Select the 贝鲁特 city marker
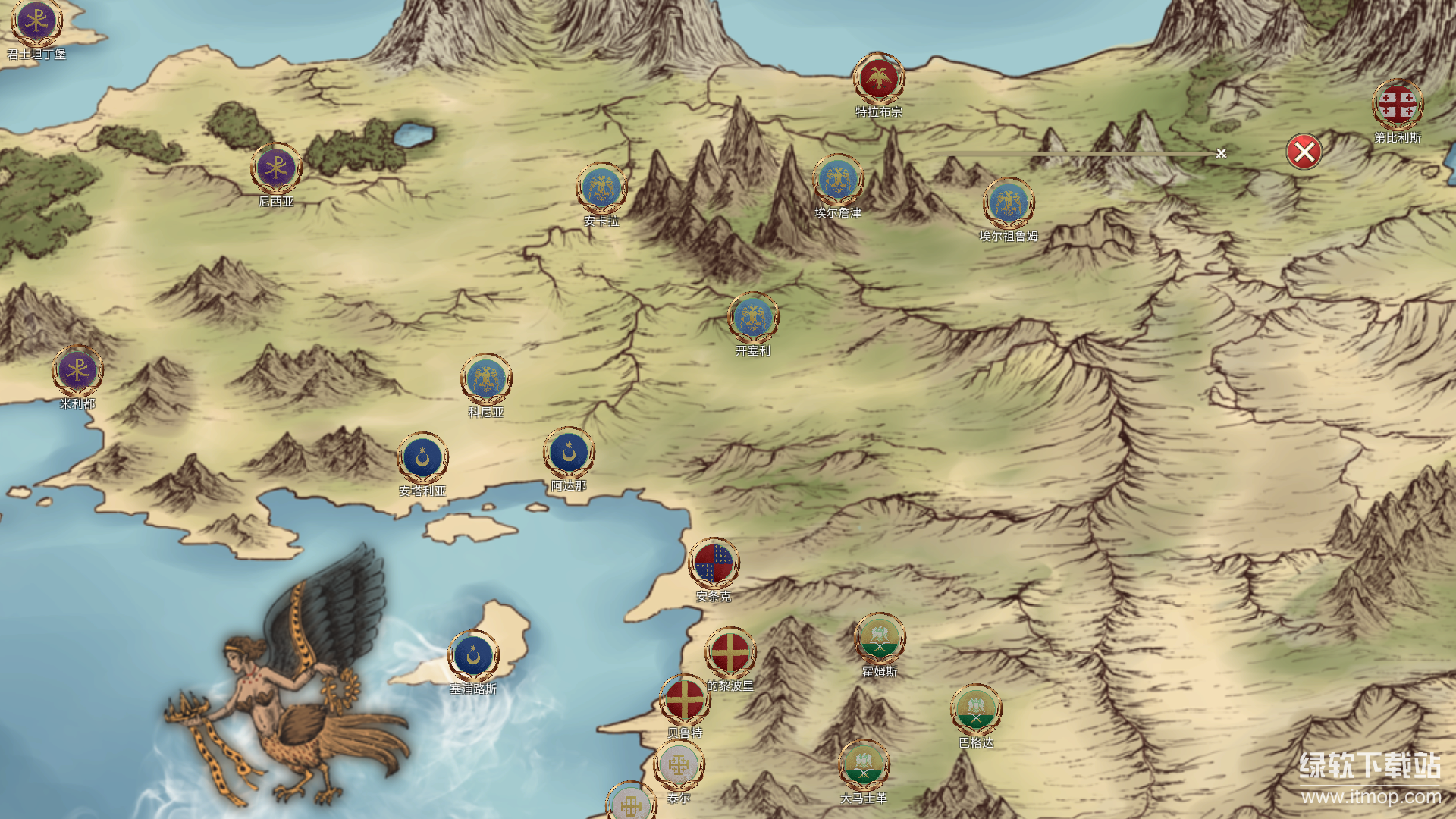 [x=685, y=700]
